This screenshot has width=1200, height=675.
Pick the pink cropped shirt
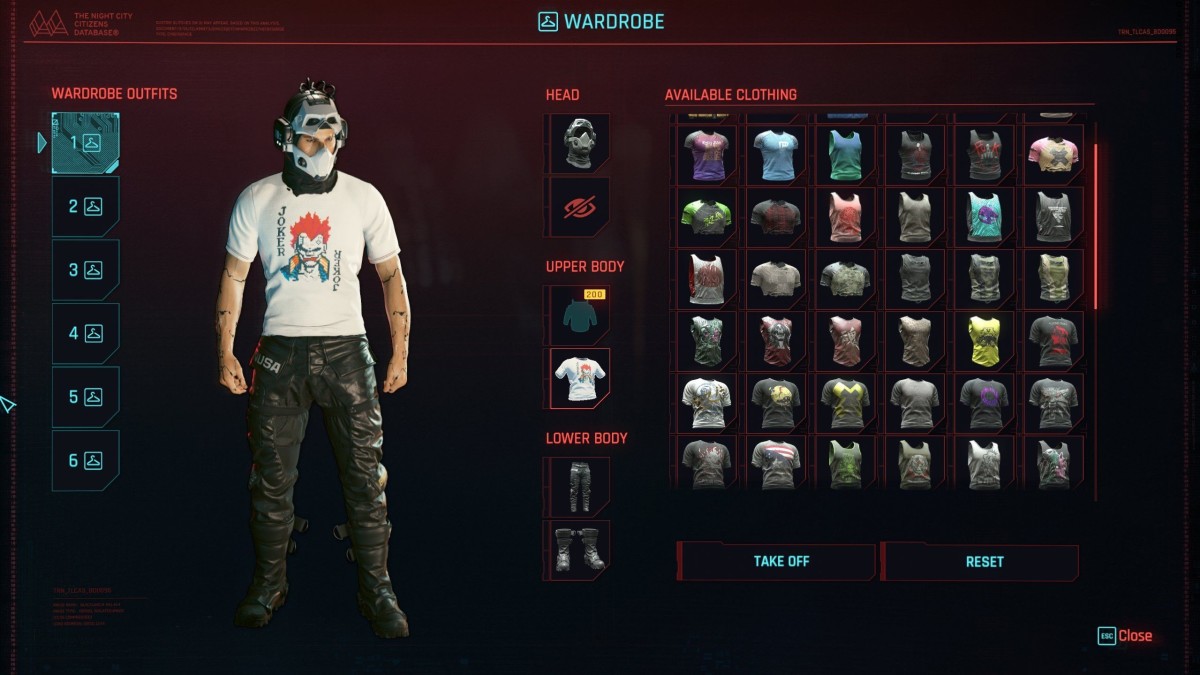[1052, 154]
